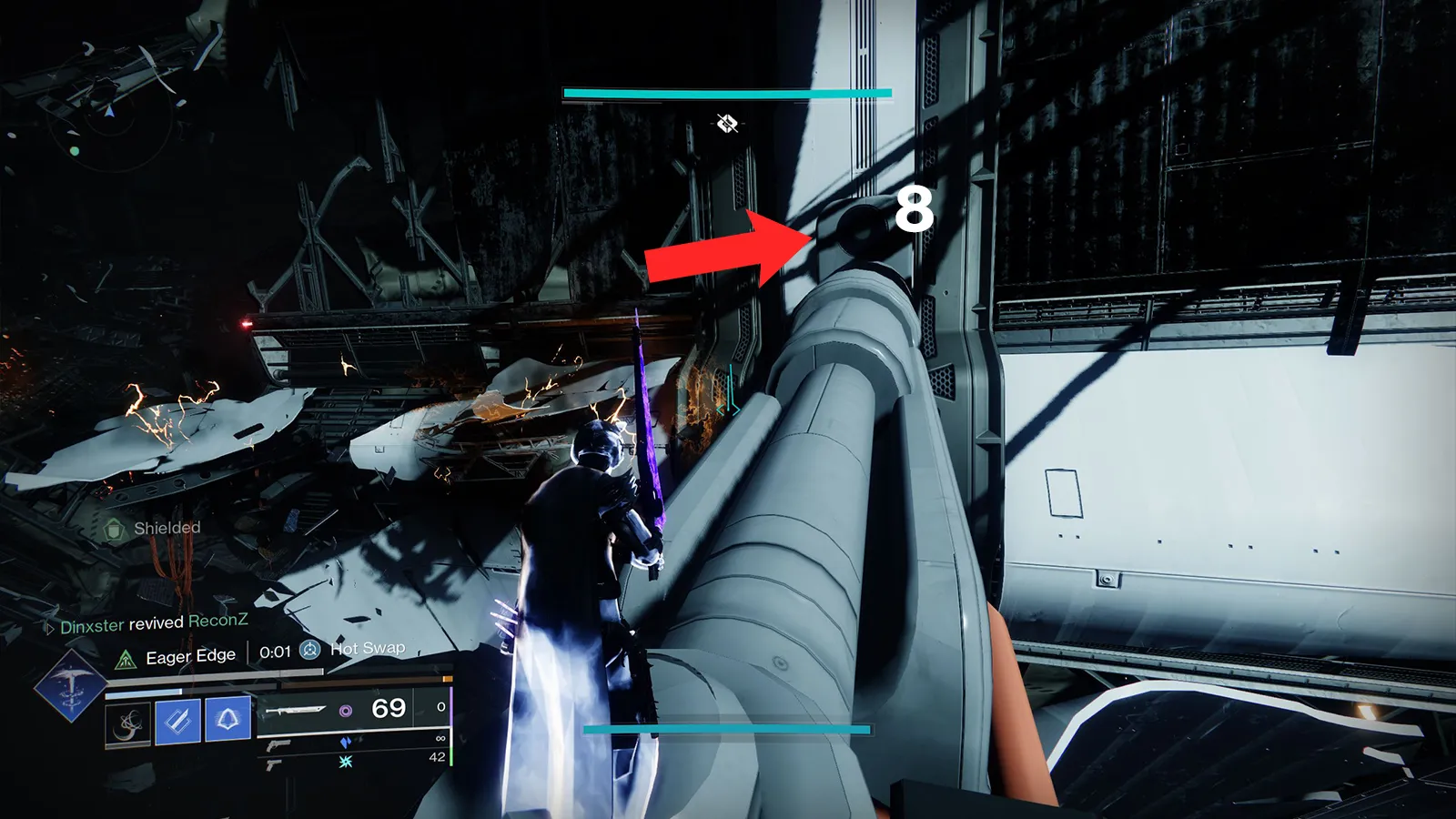Image resolution: width=1456 pixels, height=819 pixels.
Task: Inspect the Eager Edge buff icon
Action: (126, 659)
